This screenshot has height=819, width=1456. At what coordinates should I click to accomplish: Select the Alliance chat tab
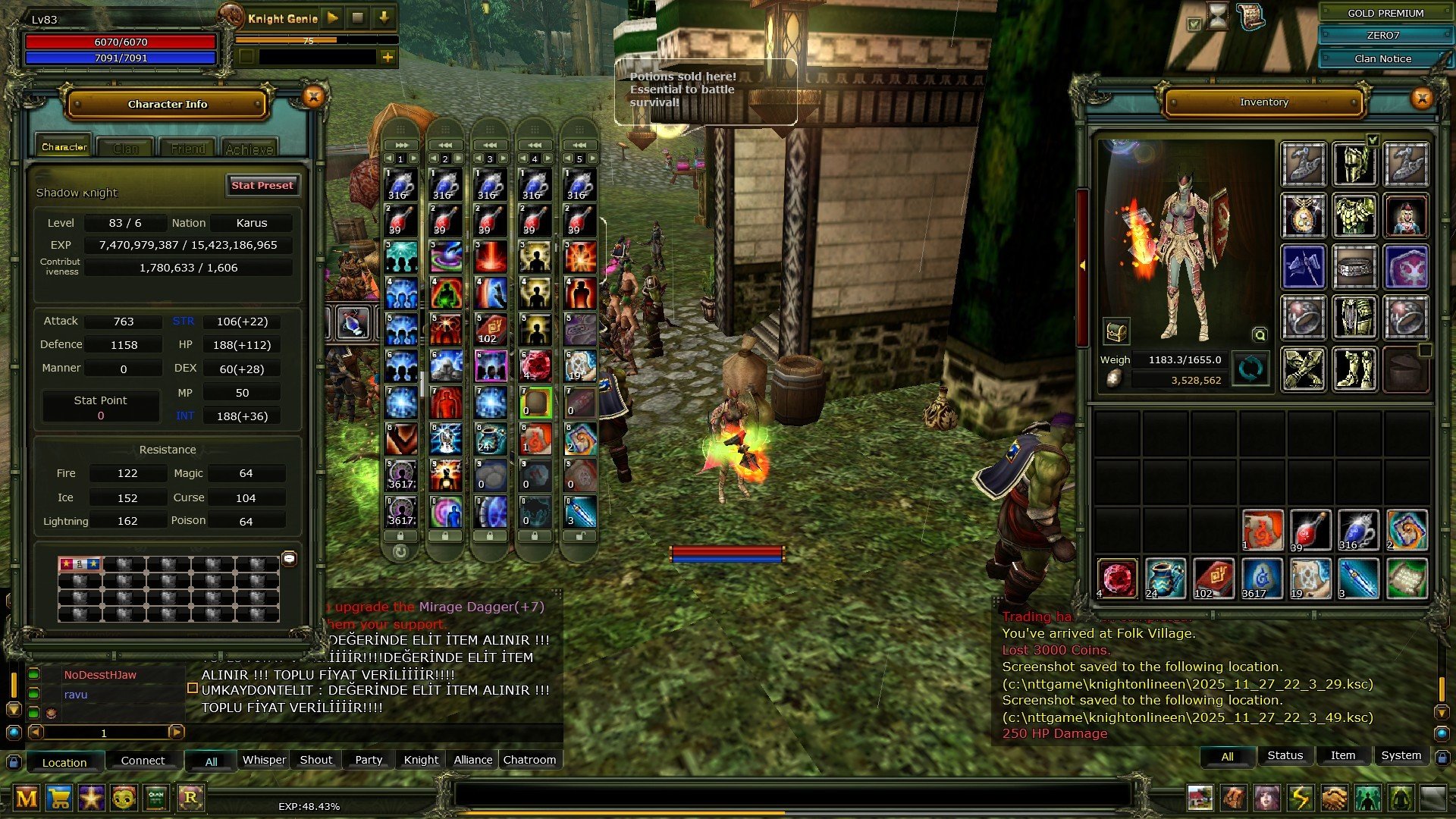(472, 760)
